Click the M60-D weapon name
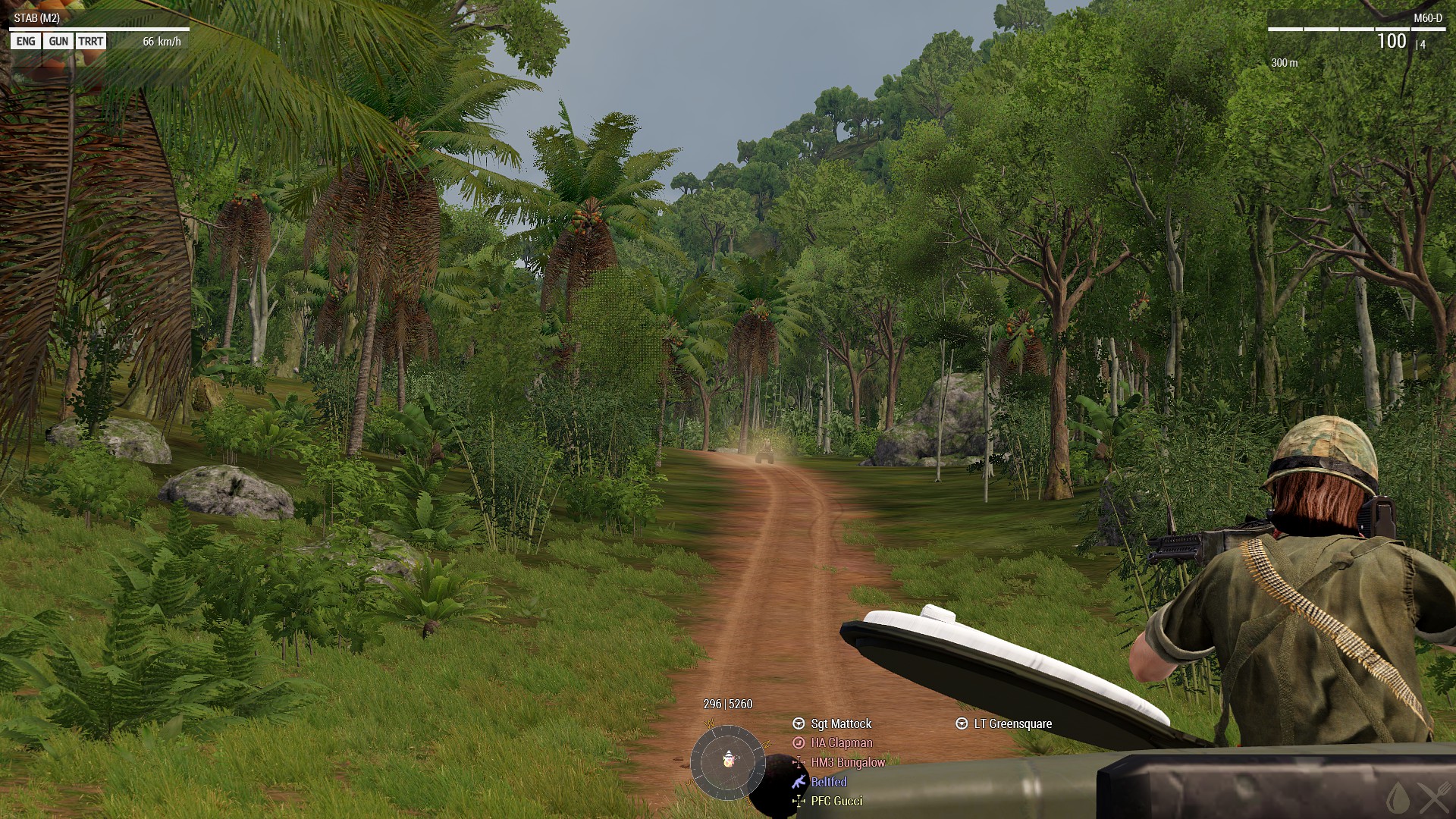 tap(1428, 18)
